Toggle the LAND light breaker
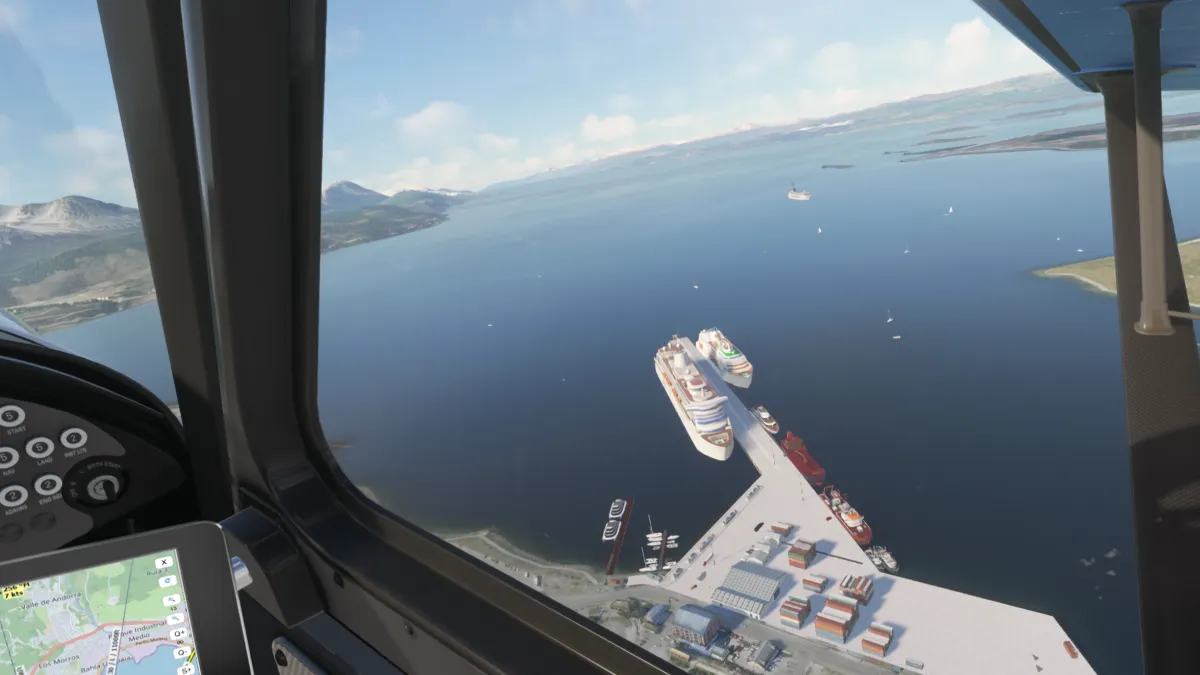The image size is (1200, 675). pos(40,446)
